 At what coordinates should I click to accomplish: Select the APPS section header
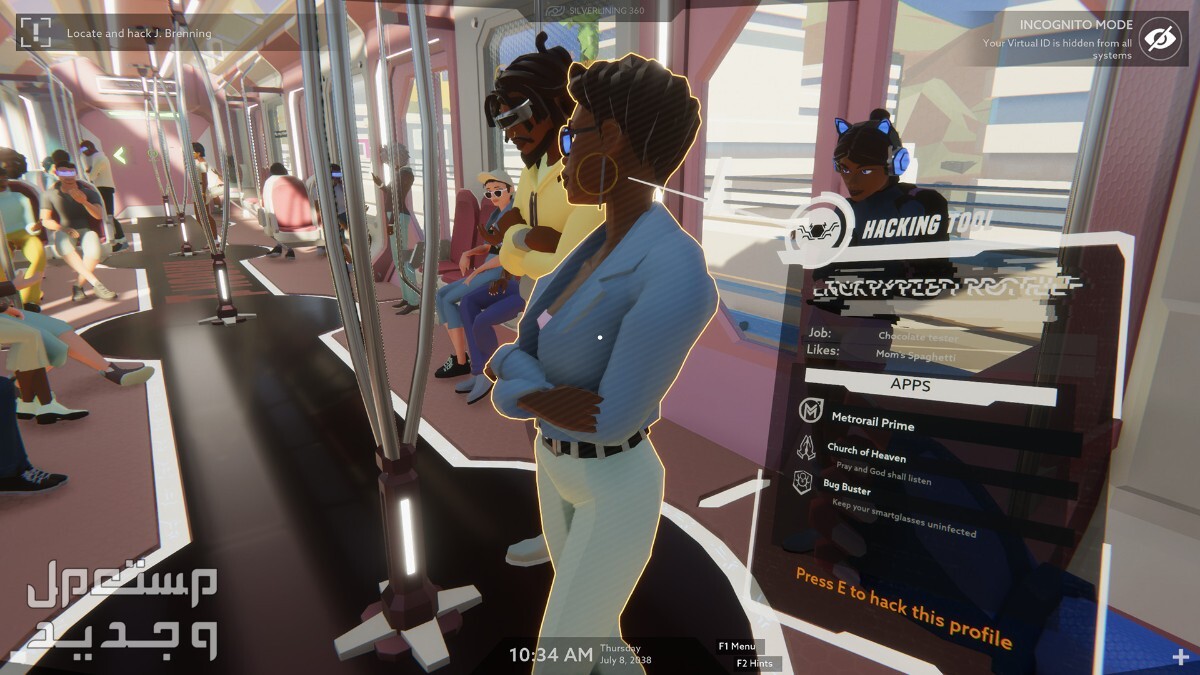(x=910, y=382)
